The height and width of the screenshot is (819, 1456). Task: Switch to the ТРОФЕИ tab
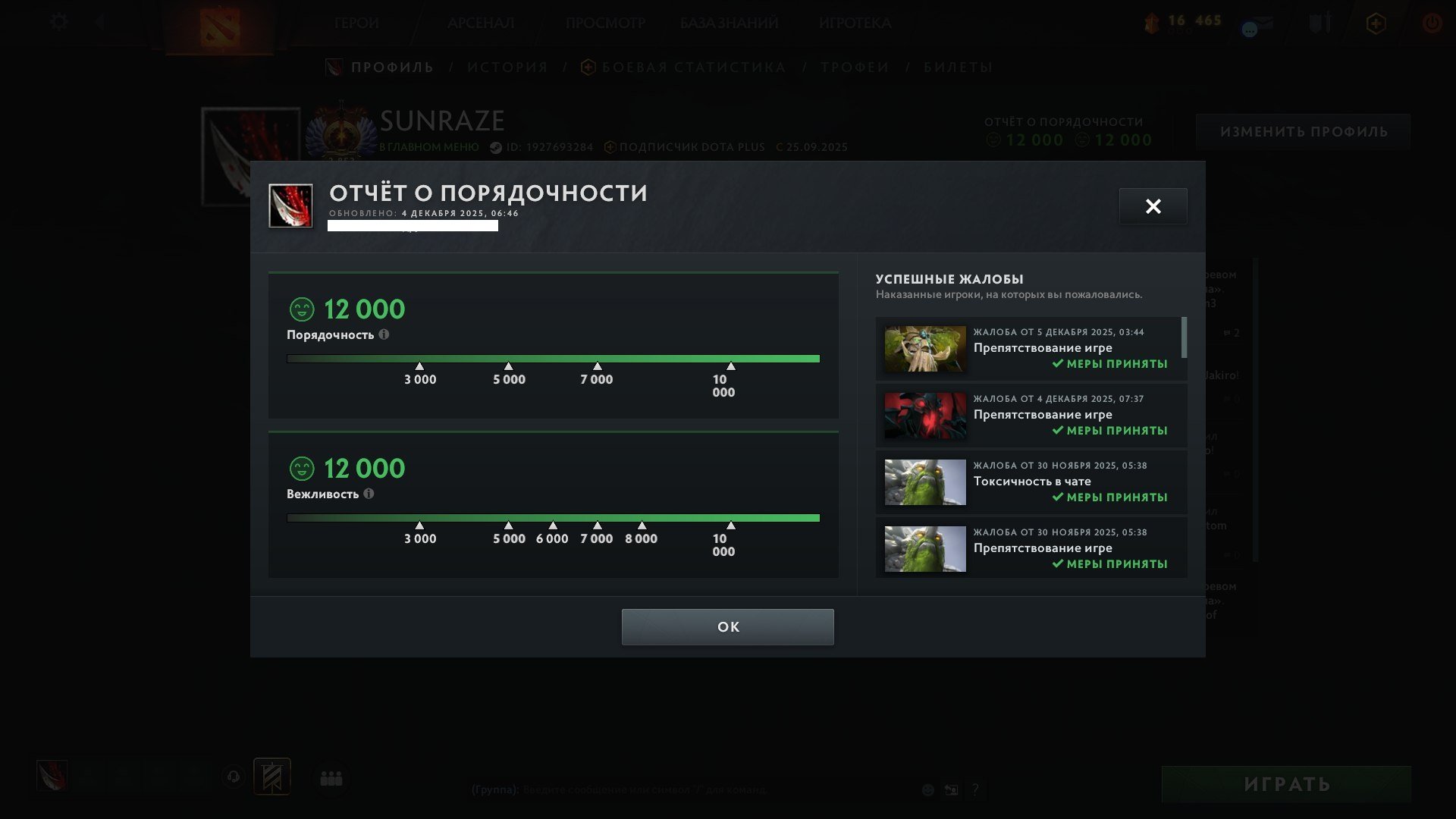click(x=852, y=67)
